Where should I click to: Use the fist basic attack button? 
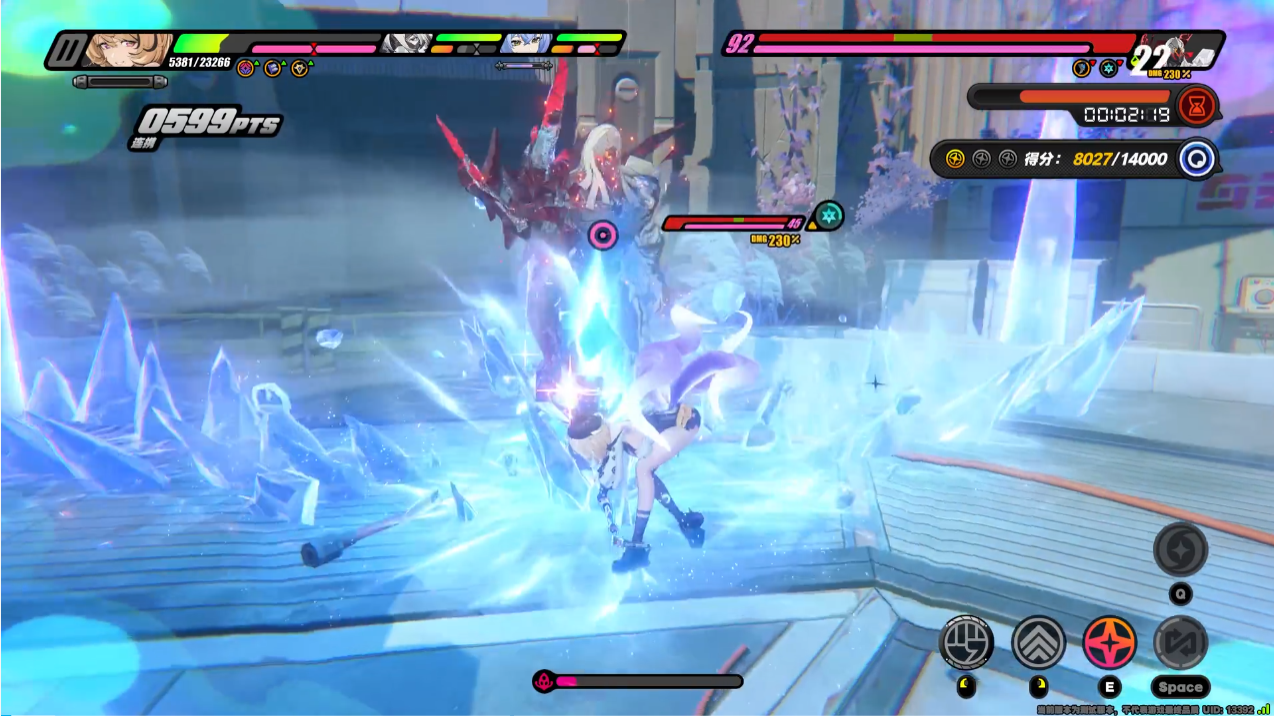pos(966,642)
